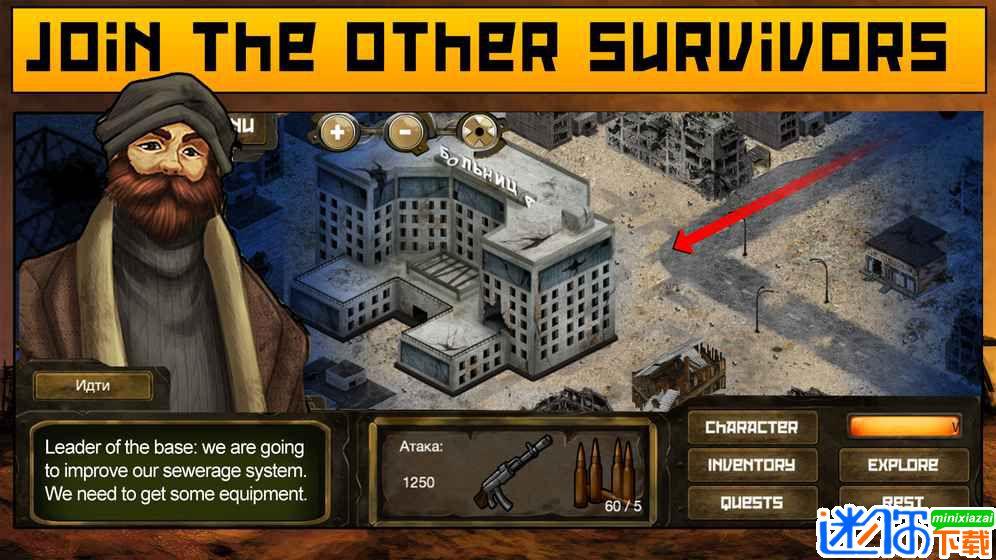Click the Идти button

[x=92, y=385]
